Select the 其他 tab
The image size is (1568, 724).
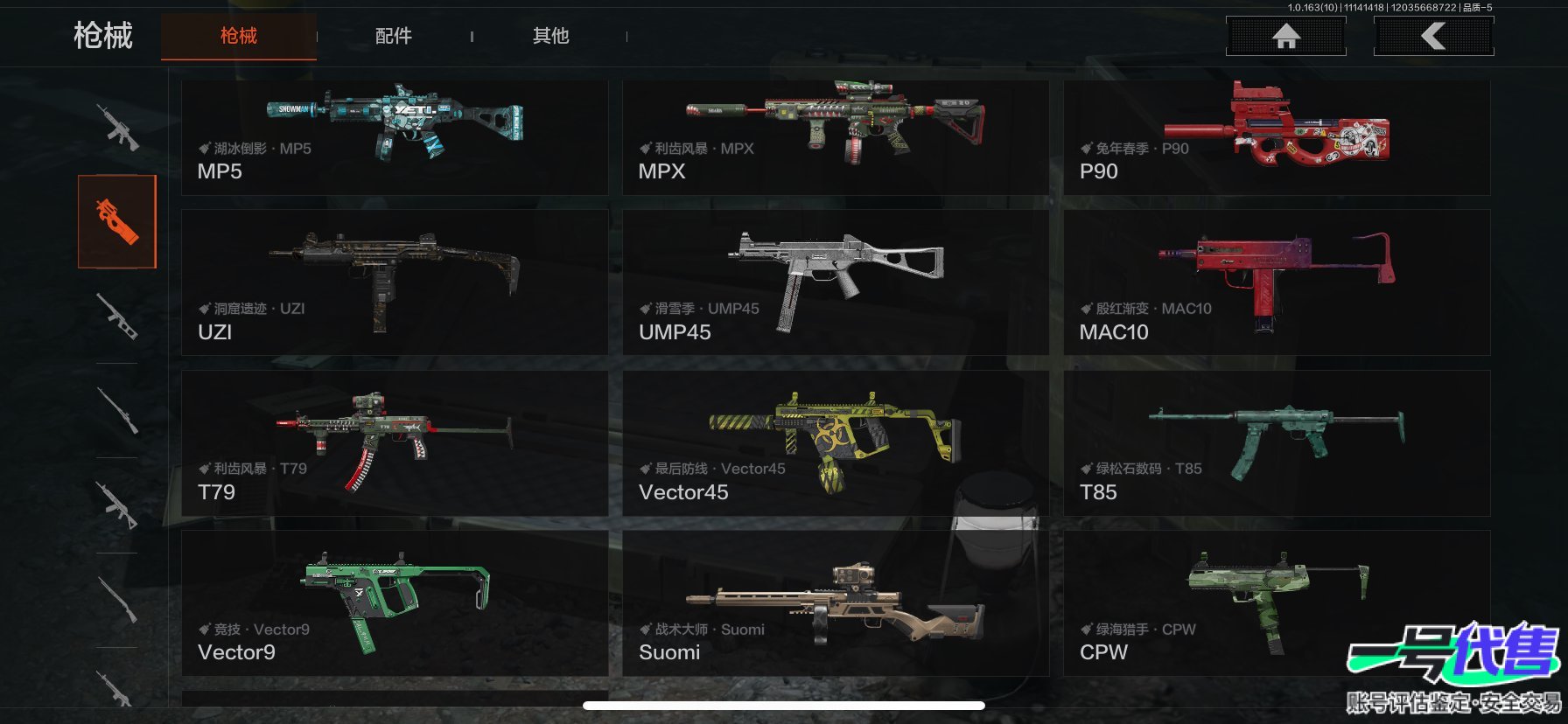[x=550, y=36]
